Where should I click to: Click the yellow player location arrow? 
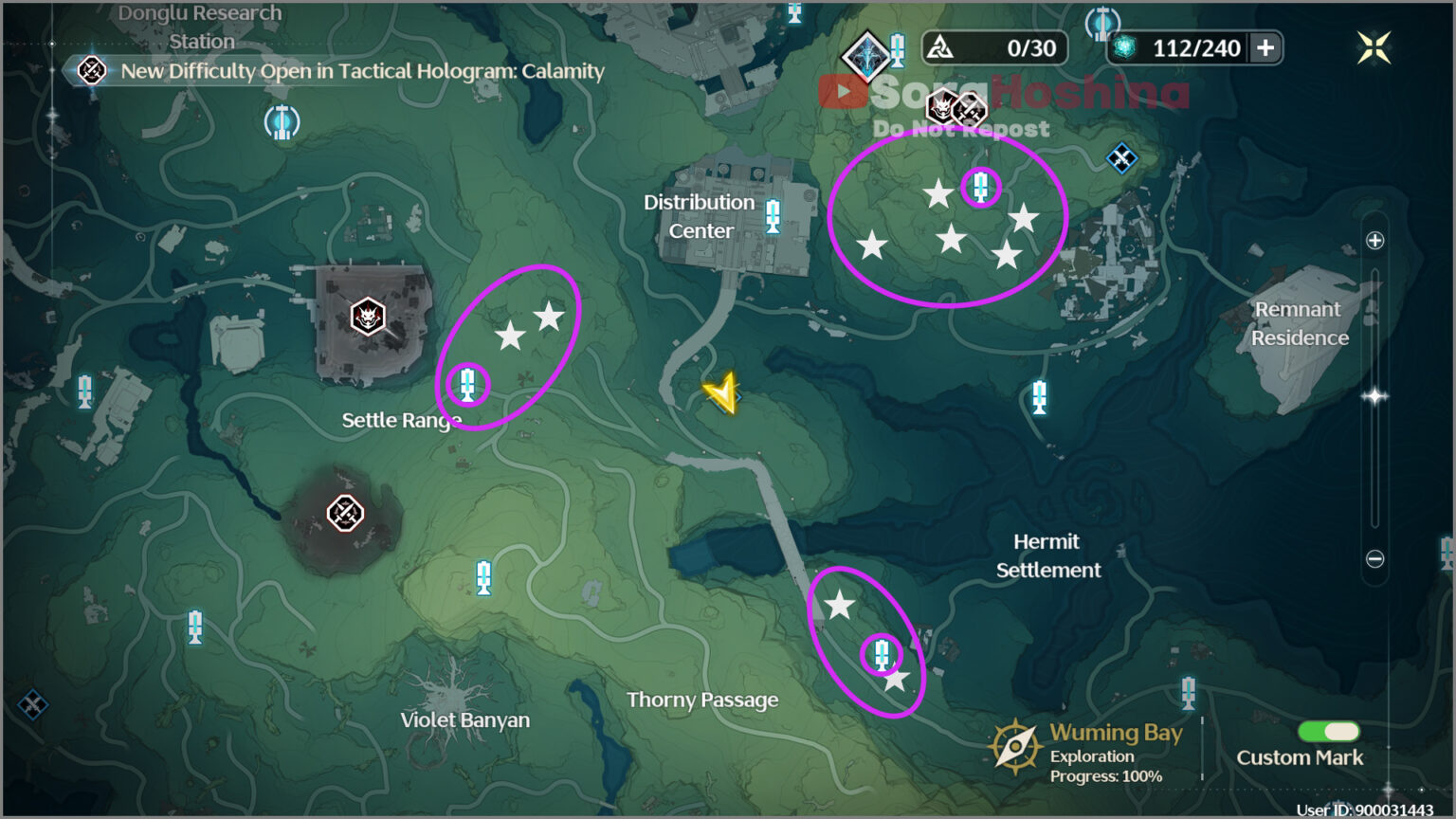(722, 393)
